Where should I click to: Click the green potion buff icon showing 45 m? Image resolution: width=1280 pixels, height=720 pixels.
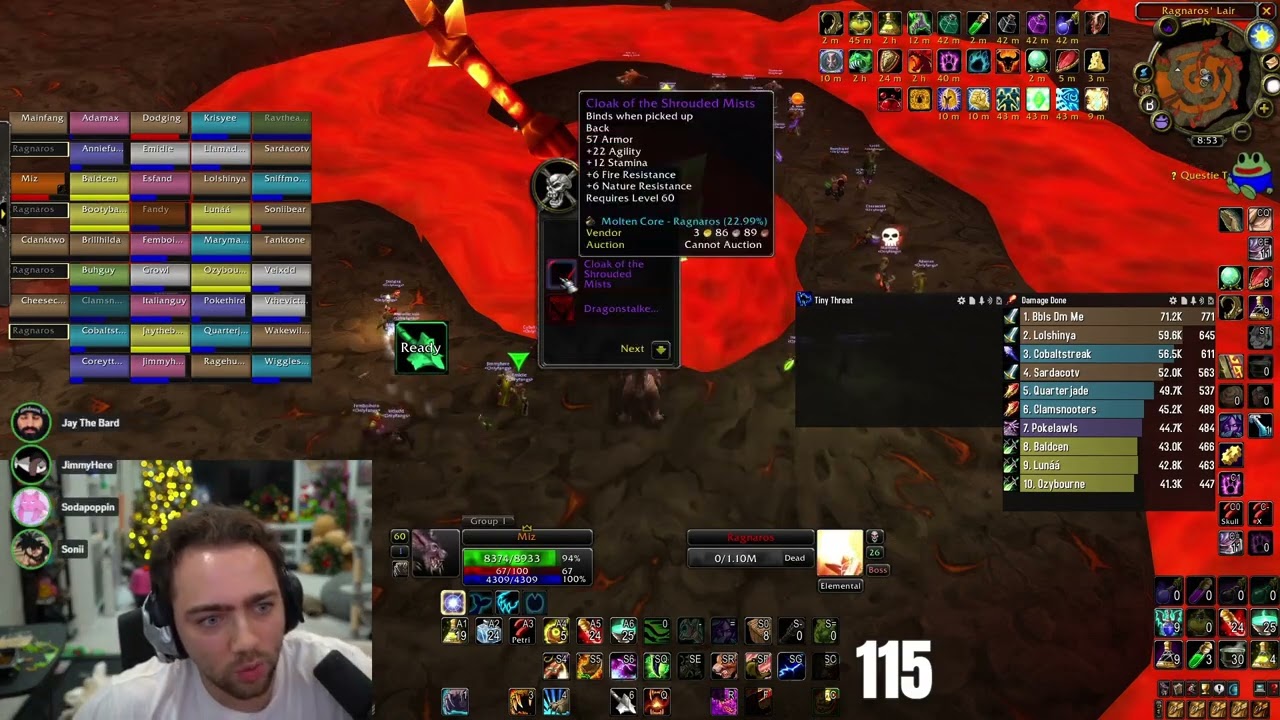tap(861, 22)
